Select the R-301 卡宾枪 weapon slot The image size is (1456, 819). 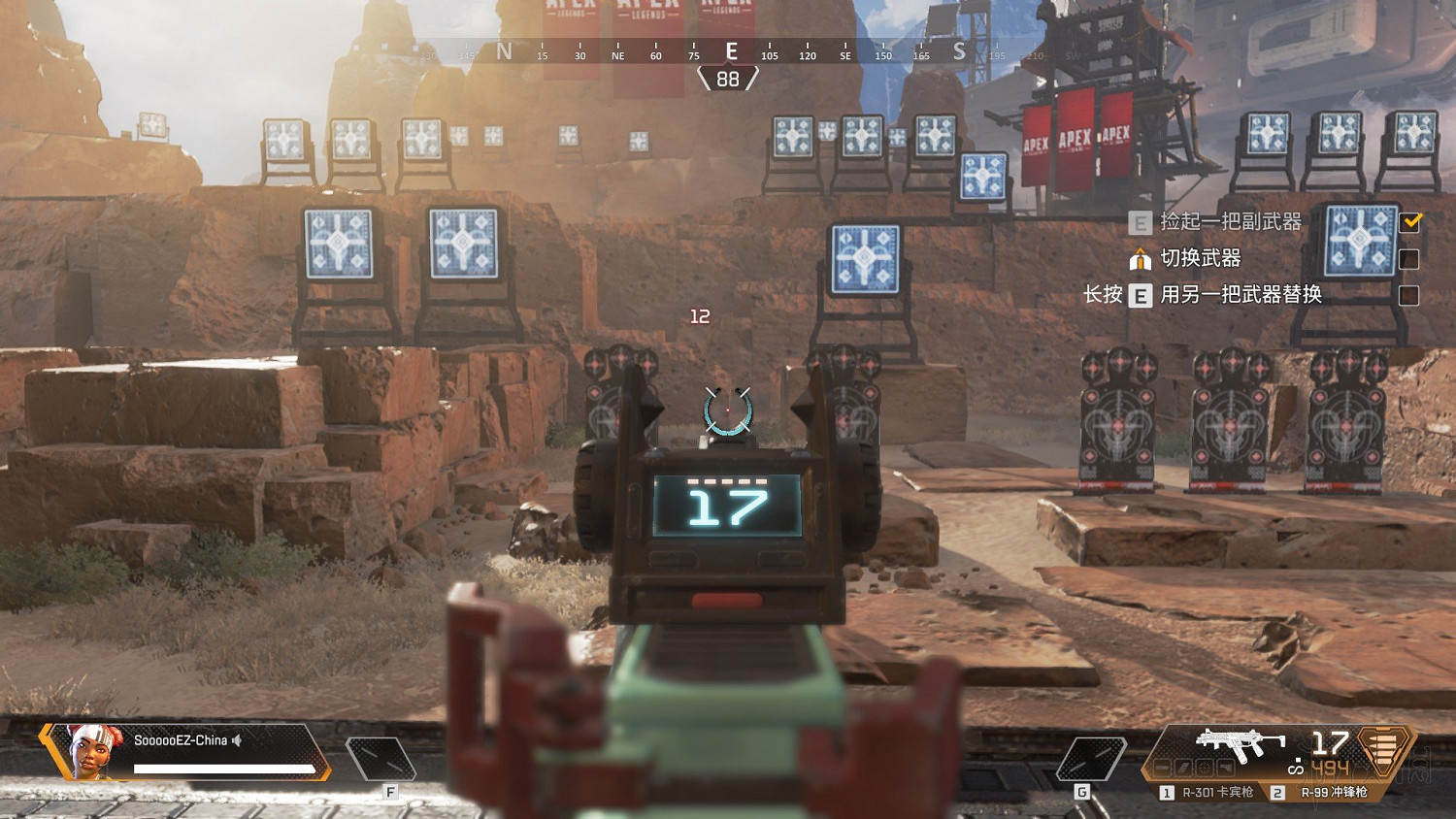1207,793
